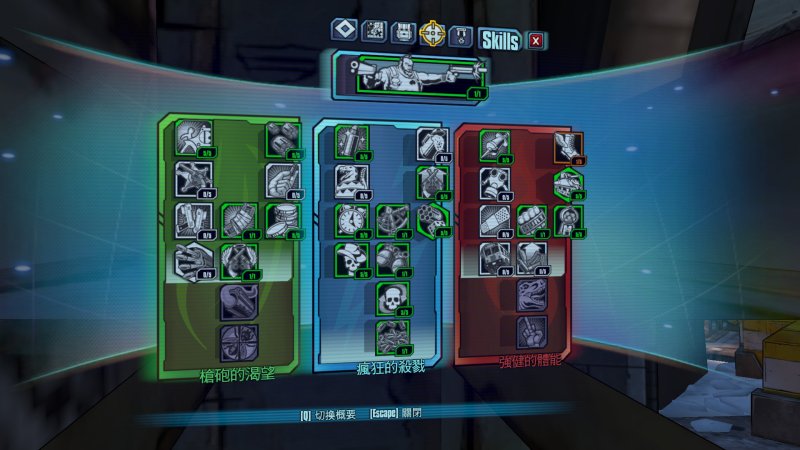
Task: Switch to the crosshair skills tab
Action: [432, 33]
